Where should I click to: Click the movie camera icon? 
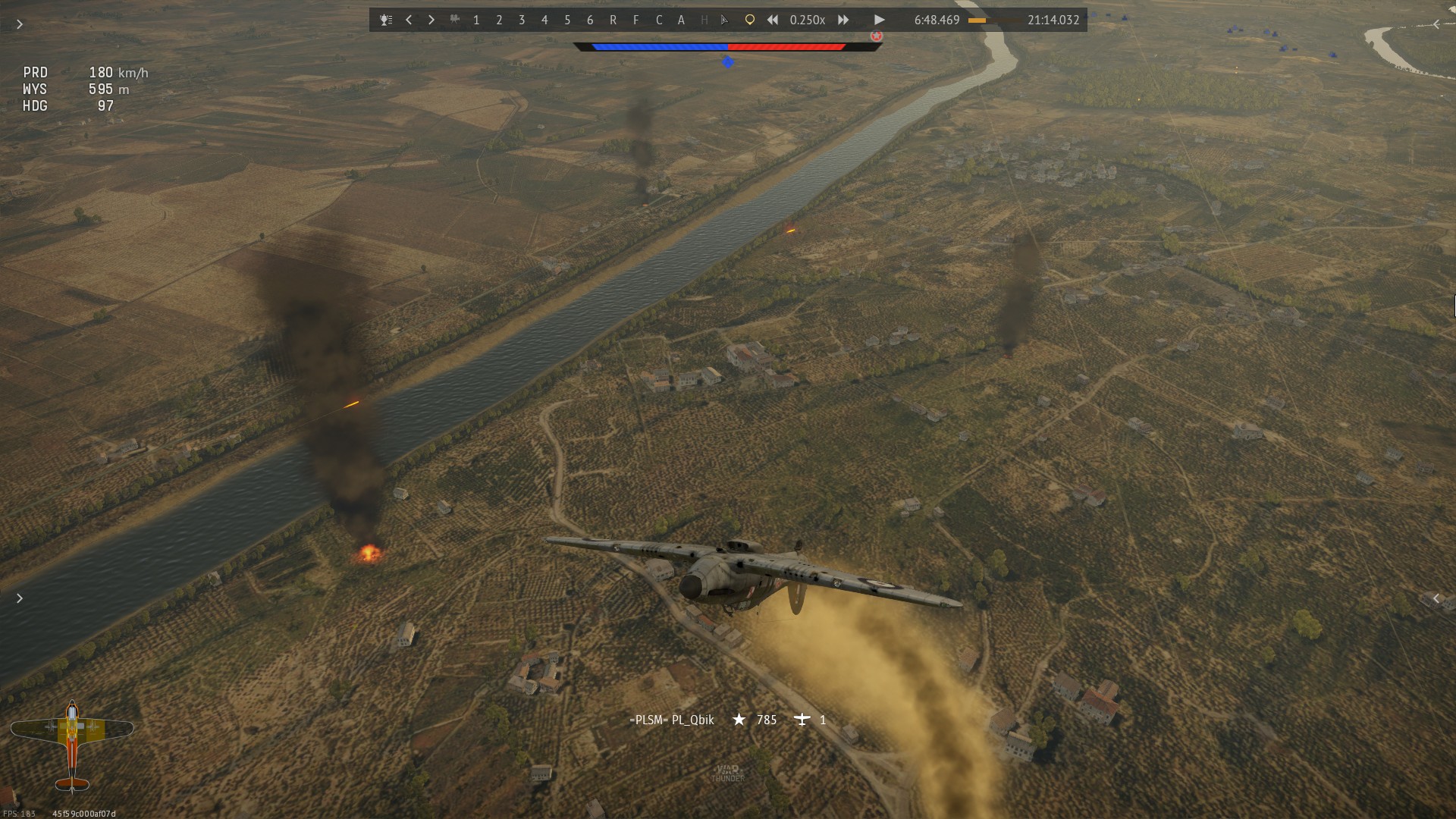pyautogui.click(x=454, y=20)
